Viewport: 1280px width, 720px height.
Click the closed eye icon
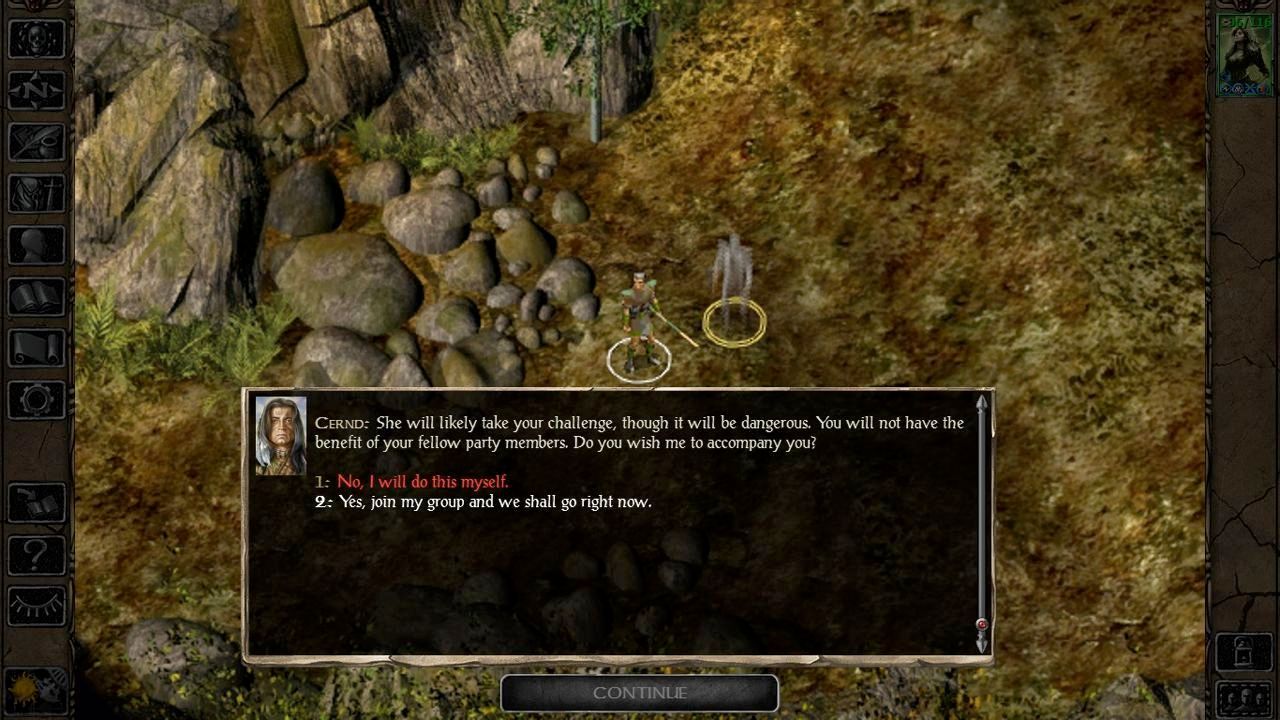37,605
